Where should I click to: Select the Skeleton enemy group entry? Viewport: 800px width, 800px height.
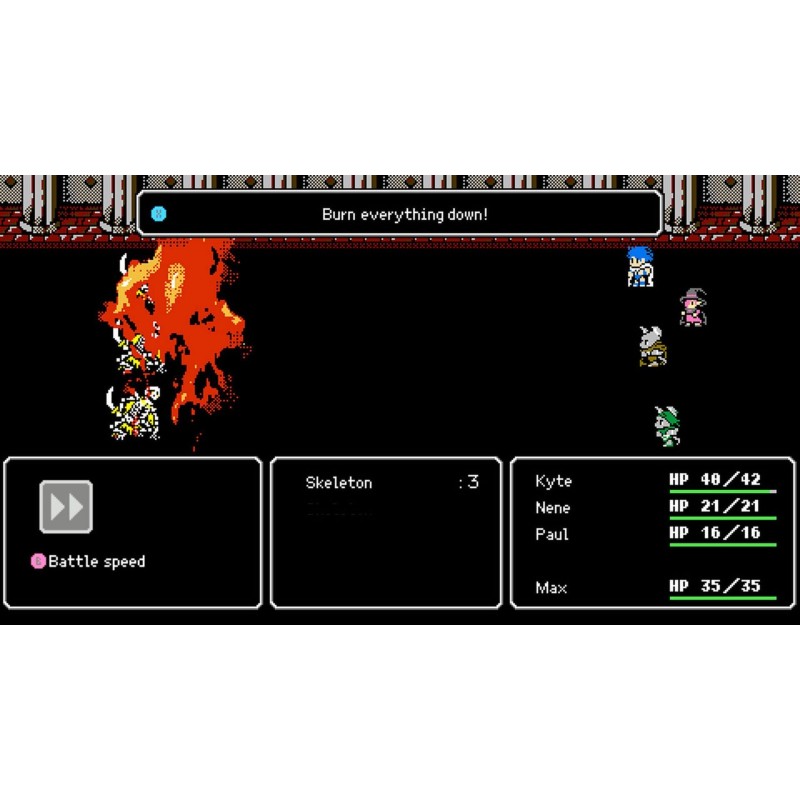(339, 483)
